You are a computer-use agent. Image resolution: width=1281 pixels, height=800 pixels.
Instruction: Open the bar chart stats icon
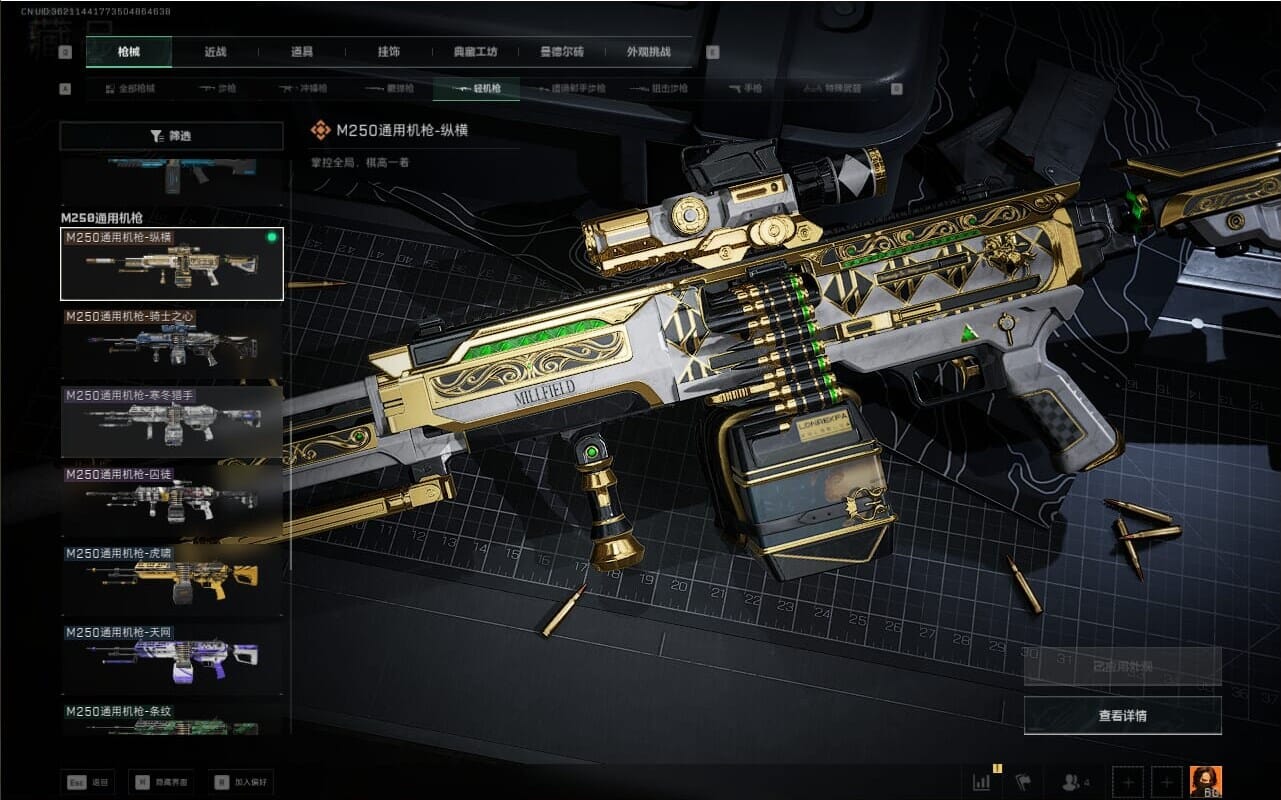click(981, 781)
